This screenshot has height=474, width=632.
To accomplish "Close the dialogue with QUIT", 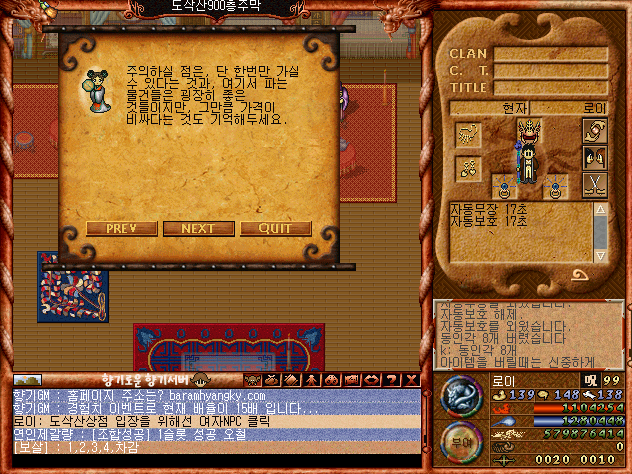I will coord(275,228).
